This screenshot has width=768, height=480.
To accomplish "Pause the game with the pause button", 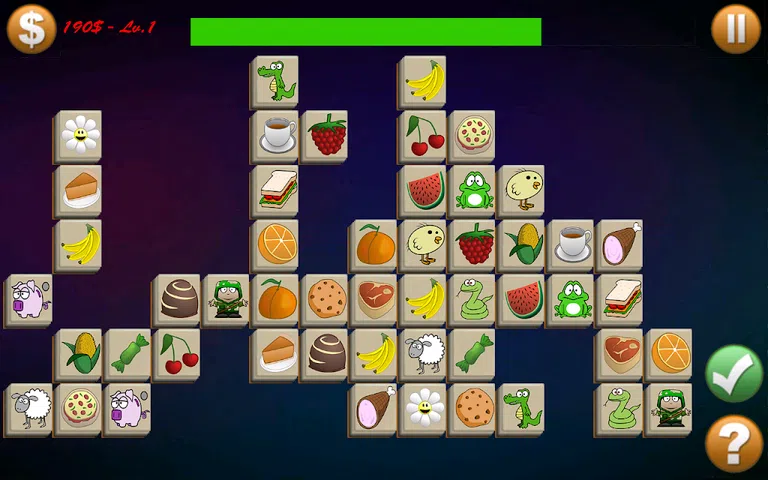I will tap(735, 29).
